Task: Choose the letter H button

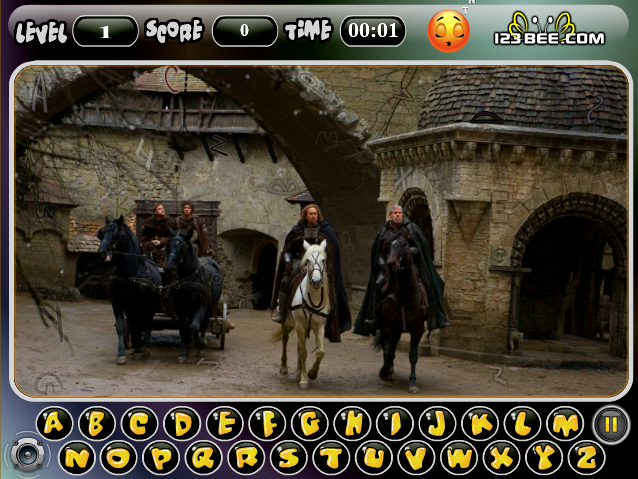Action: (x=353, y=424)
